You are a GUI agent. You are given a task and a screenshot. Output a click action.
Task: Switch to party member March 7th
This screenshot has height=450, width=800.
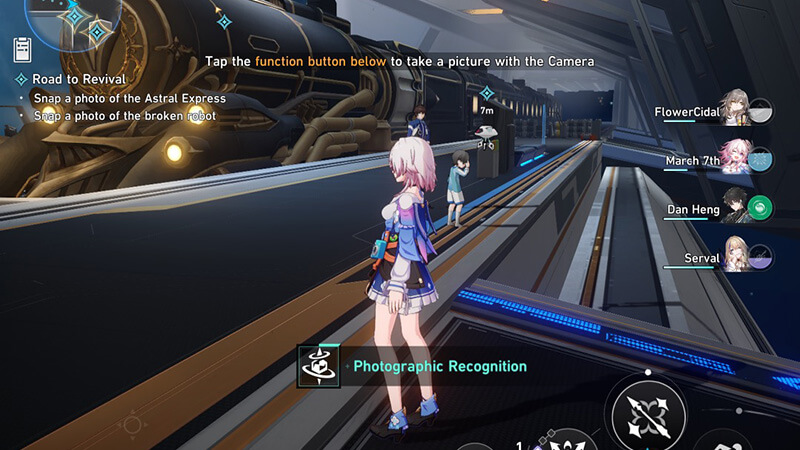[x=735, y=159]
